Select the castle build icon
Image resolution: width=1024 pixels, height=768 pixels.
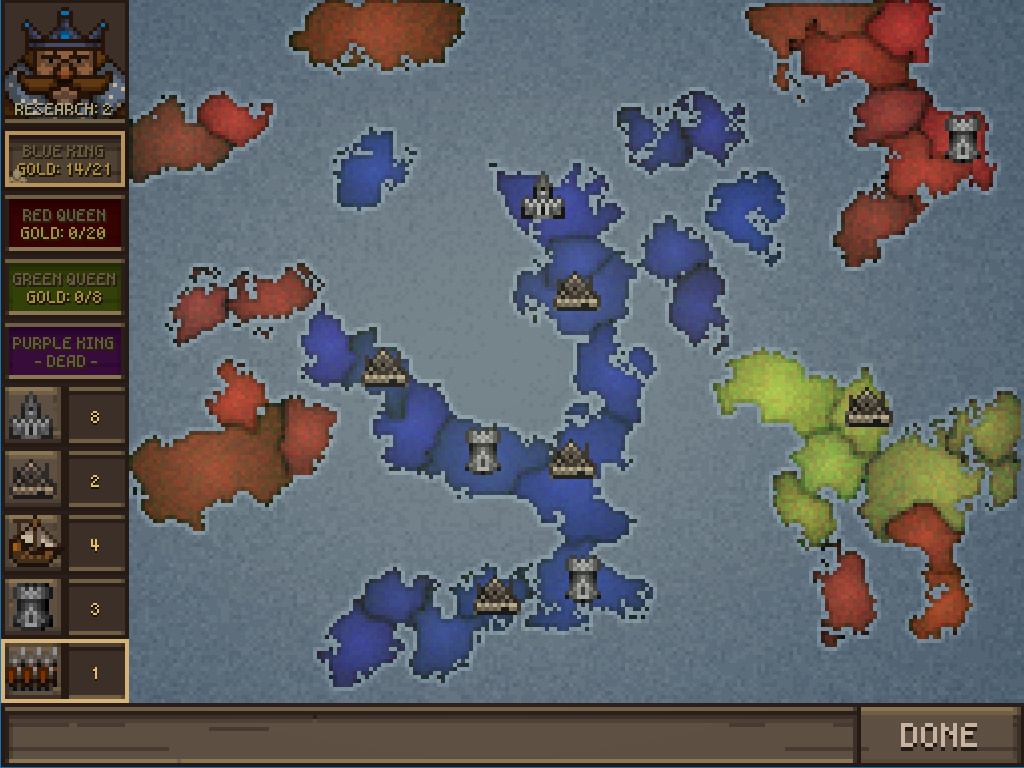(x=31, y=417)
